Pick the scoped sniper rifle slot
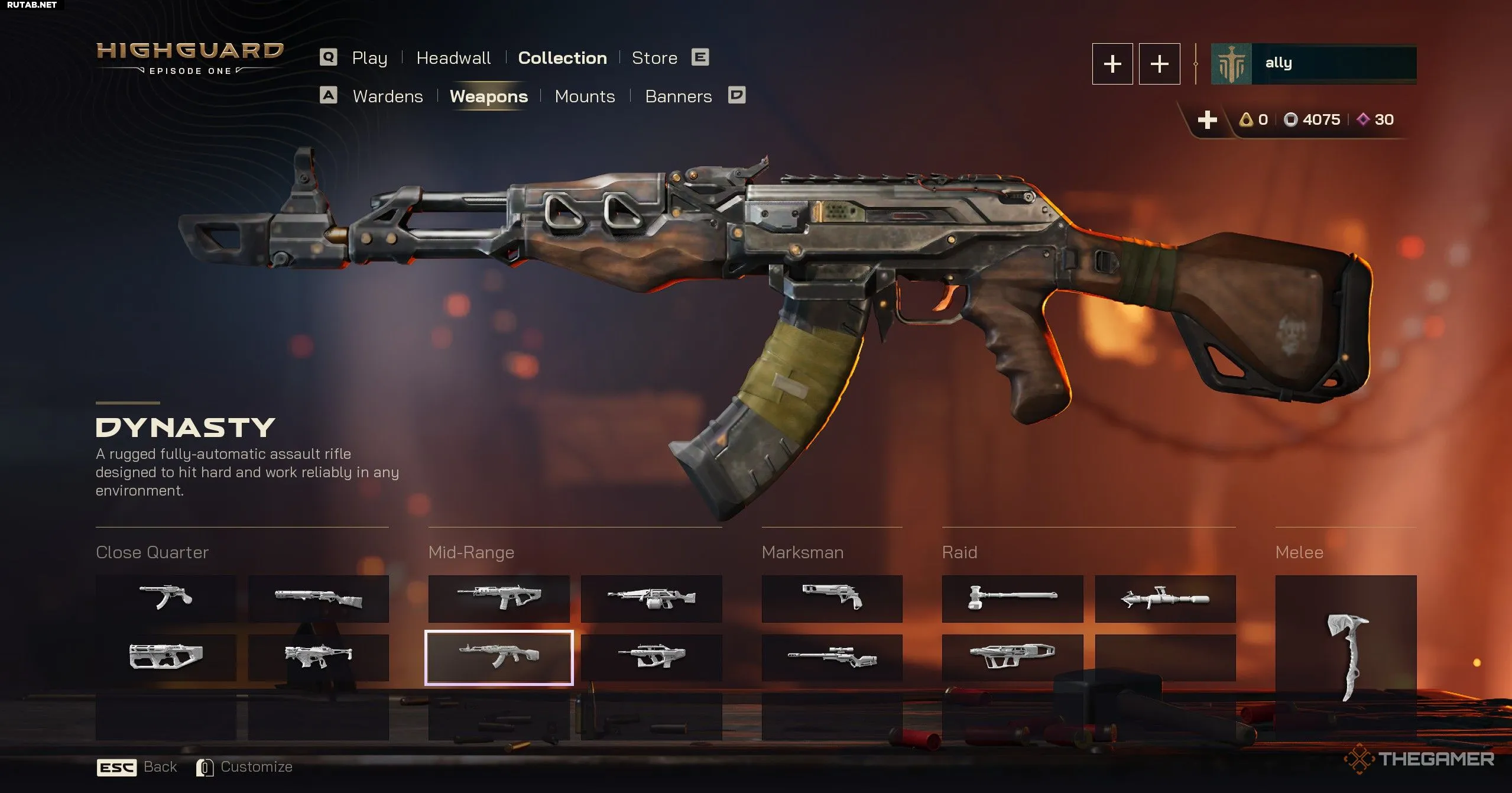This screenshot has width=1512, height=793. 832,657
